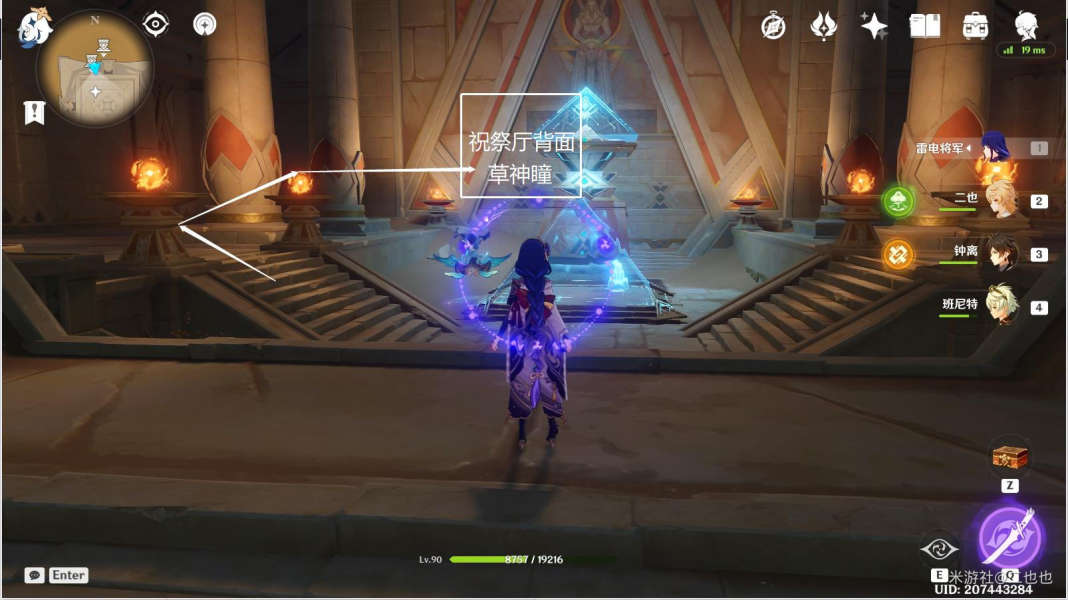
Task: Use the treasure chest gadget
Action: coord(1010,457)
